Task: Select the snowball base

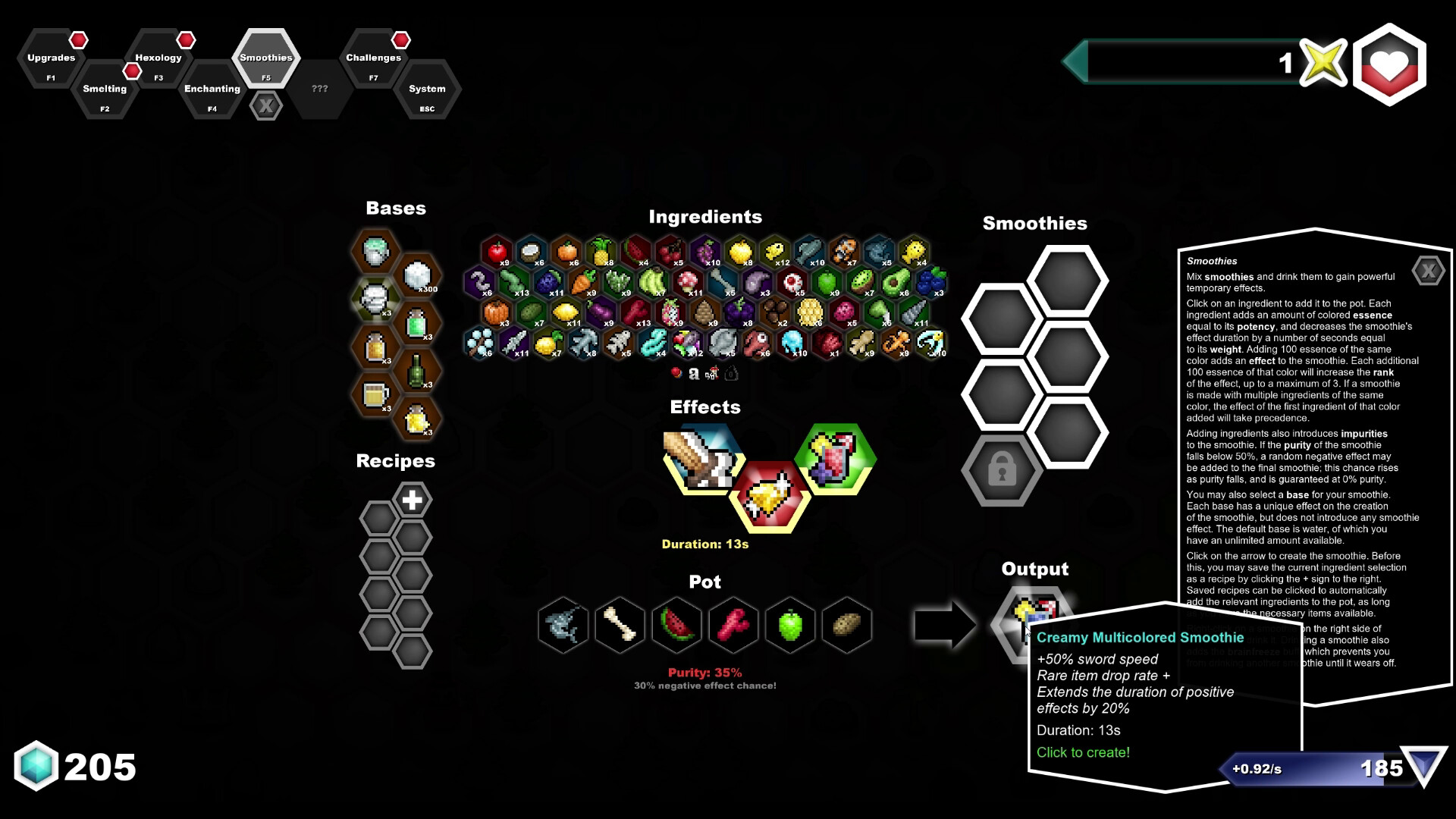Action: [416, 274]
